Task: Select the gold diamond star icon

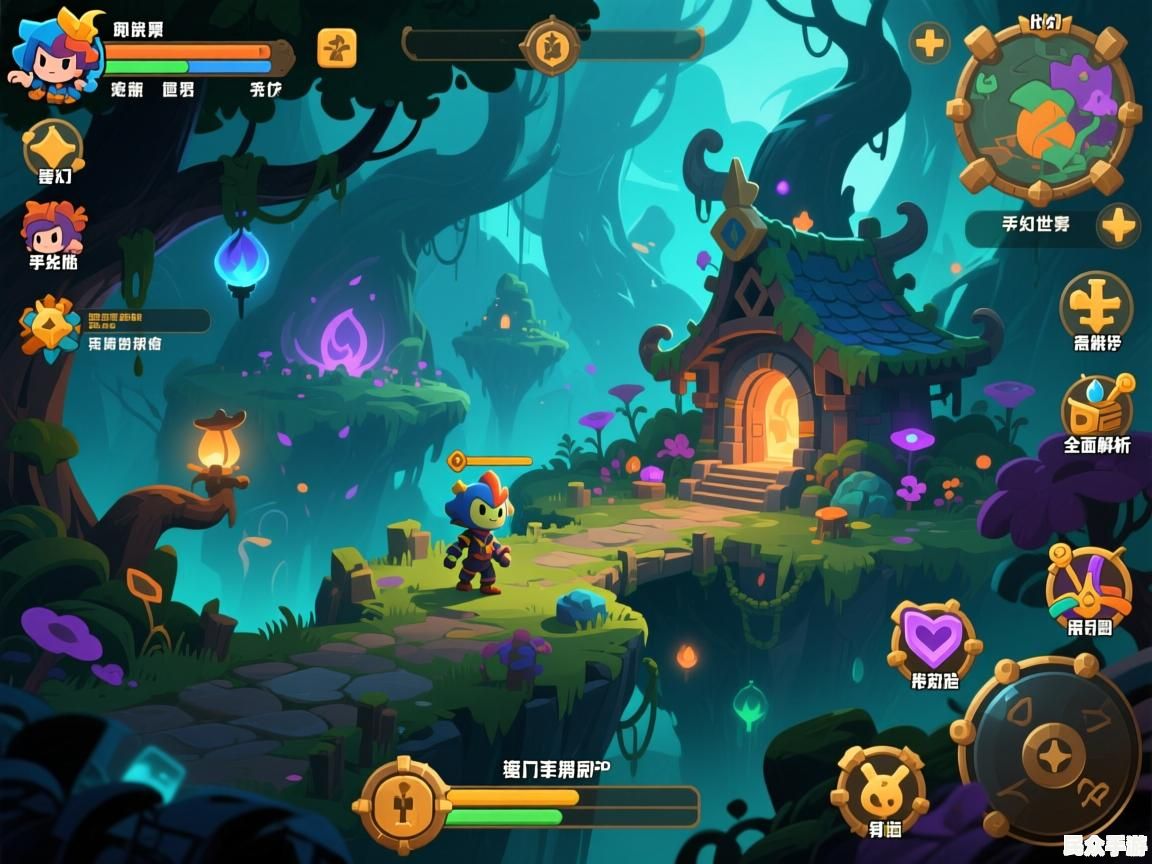Action: click(52, 148)
